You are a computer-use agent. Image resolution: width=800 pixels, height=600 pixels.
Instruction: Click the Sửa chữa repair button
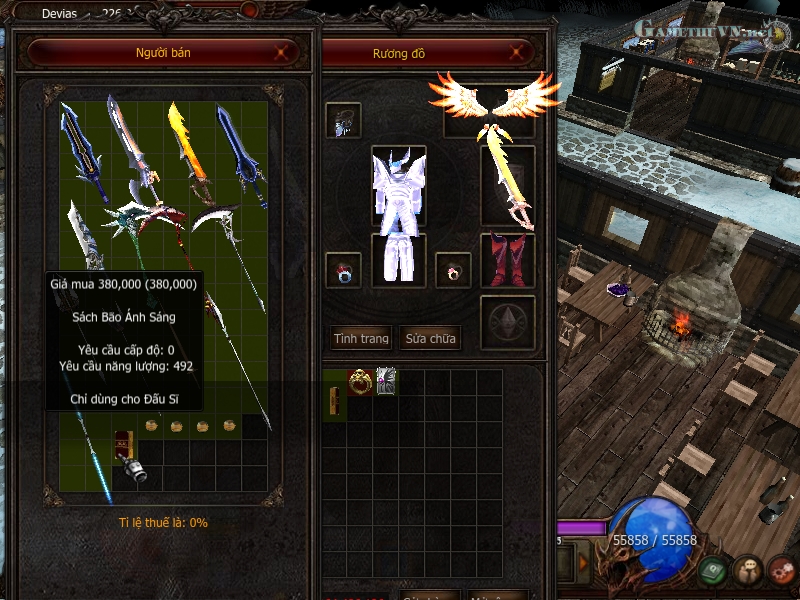tap(430, 338)
